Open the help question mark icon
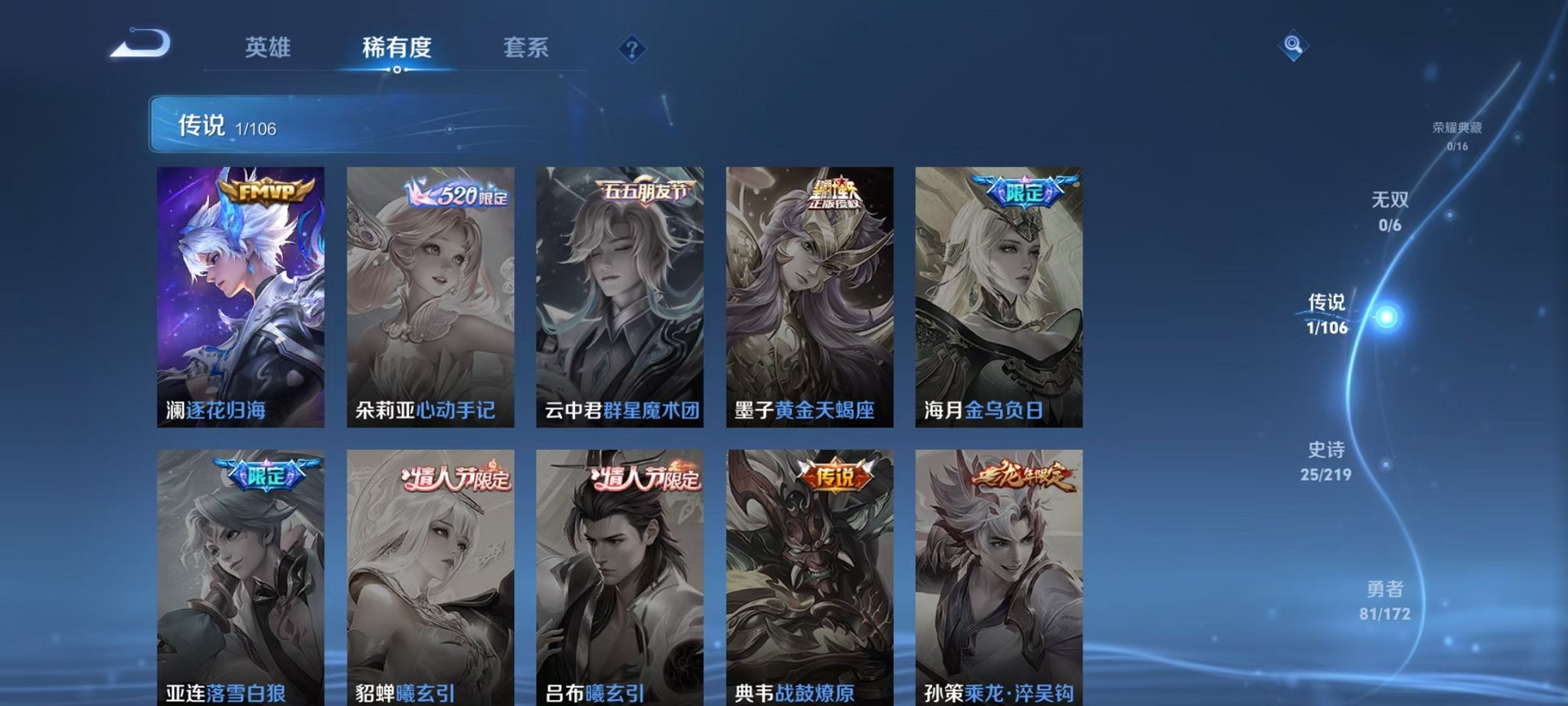The image size is (1568, 706). (633, 48)
